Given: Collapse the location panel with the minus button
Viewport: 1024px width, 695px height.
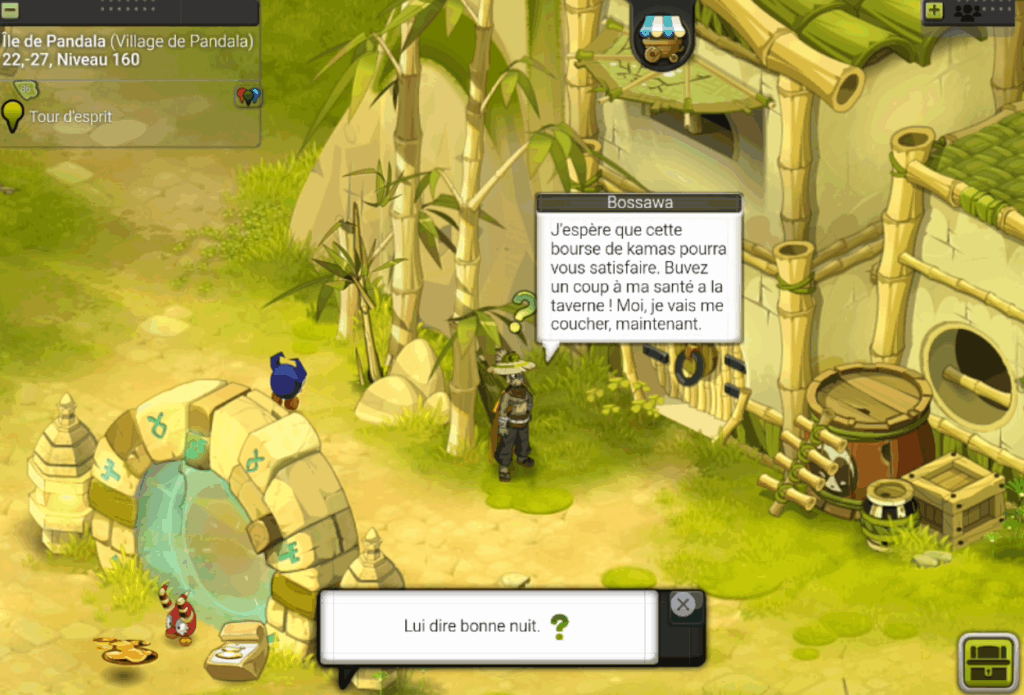Looking at the screenshot, I should pyautogui.click(x=10, y=11).
